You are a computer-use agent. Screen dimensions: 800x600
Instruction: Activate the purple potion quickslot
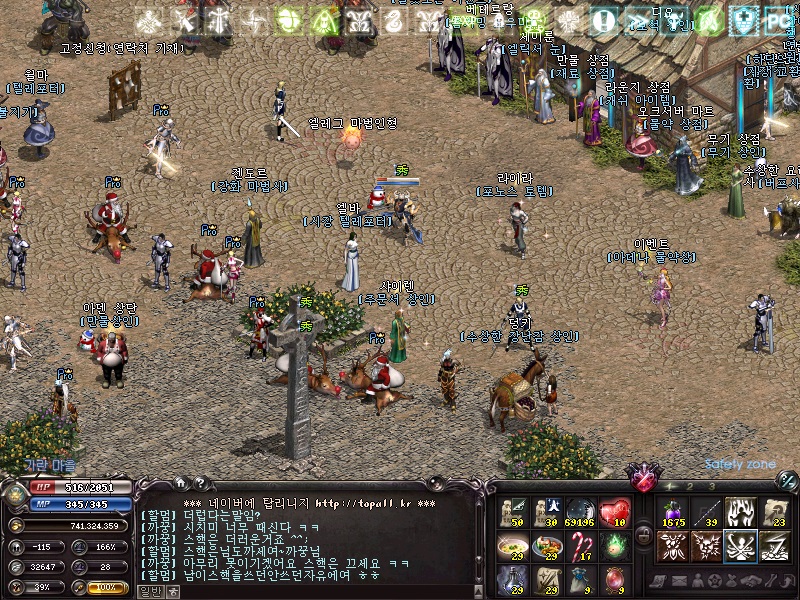670,512
